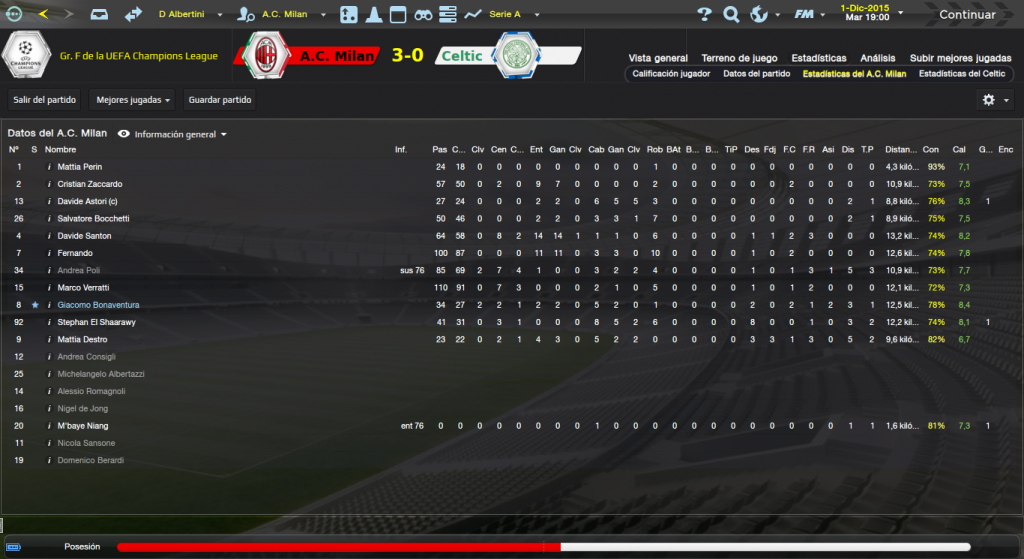Open the Mejores jugadas dropdown
The height and width of the screenshot is (559, 1024).
132,100
